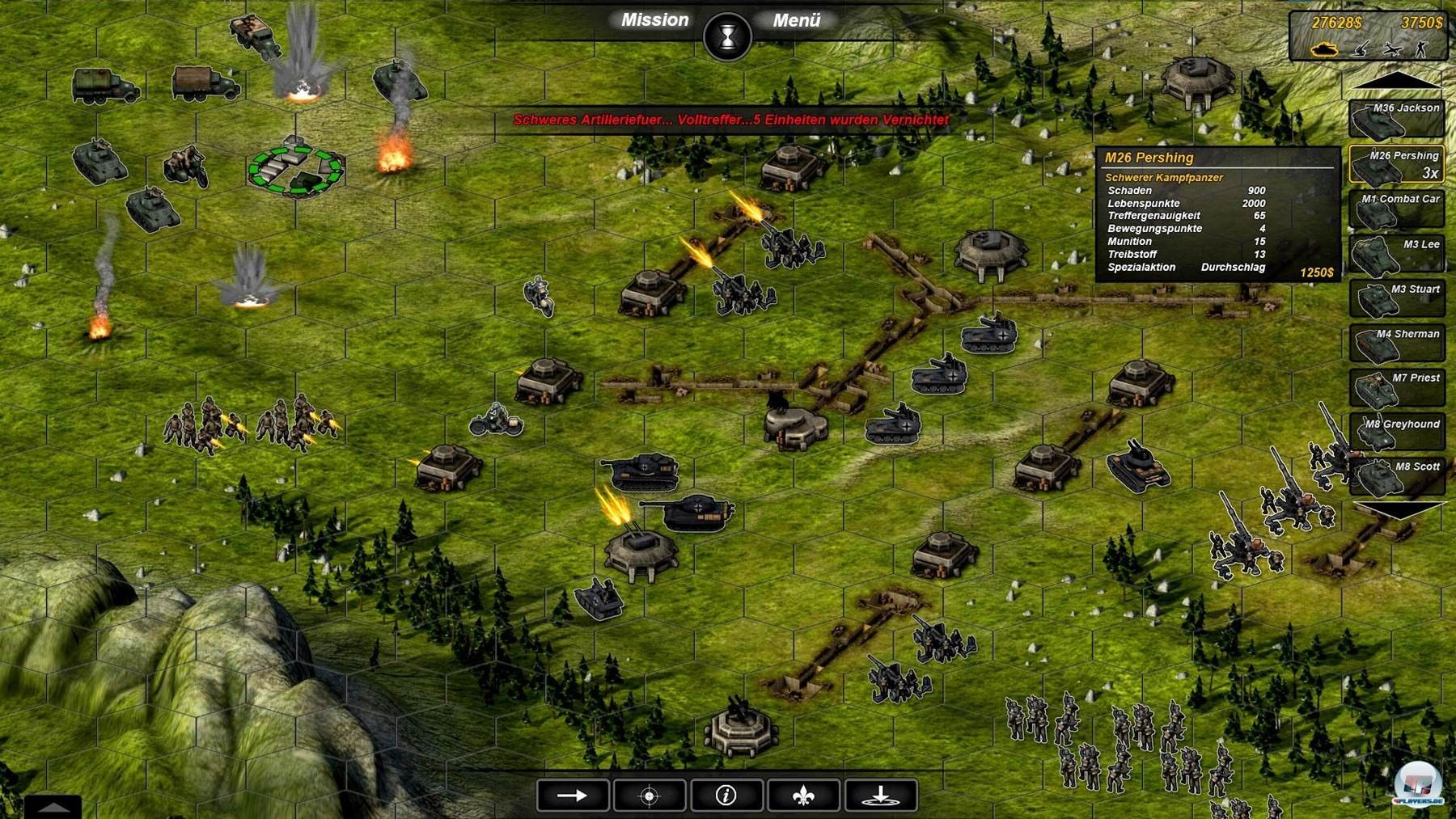Pick the M1 Combat Car
Screen dimensions: 1456x819
click(1396, 209)
